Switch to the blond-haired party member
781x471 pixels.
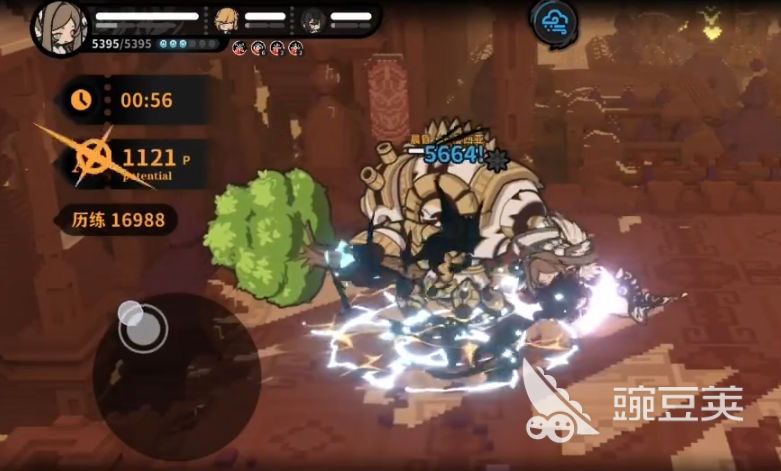click(227, 18)
